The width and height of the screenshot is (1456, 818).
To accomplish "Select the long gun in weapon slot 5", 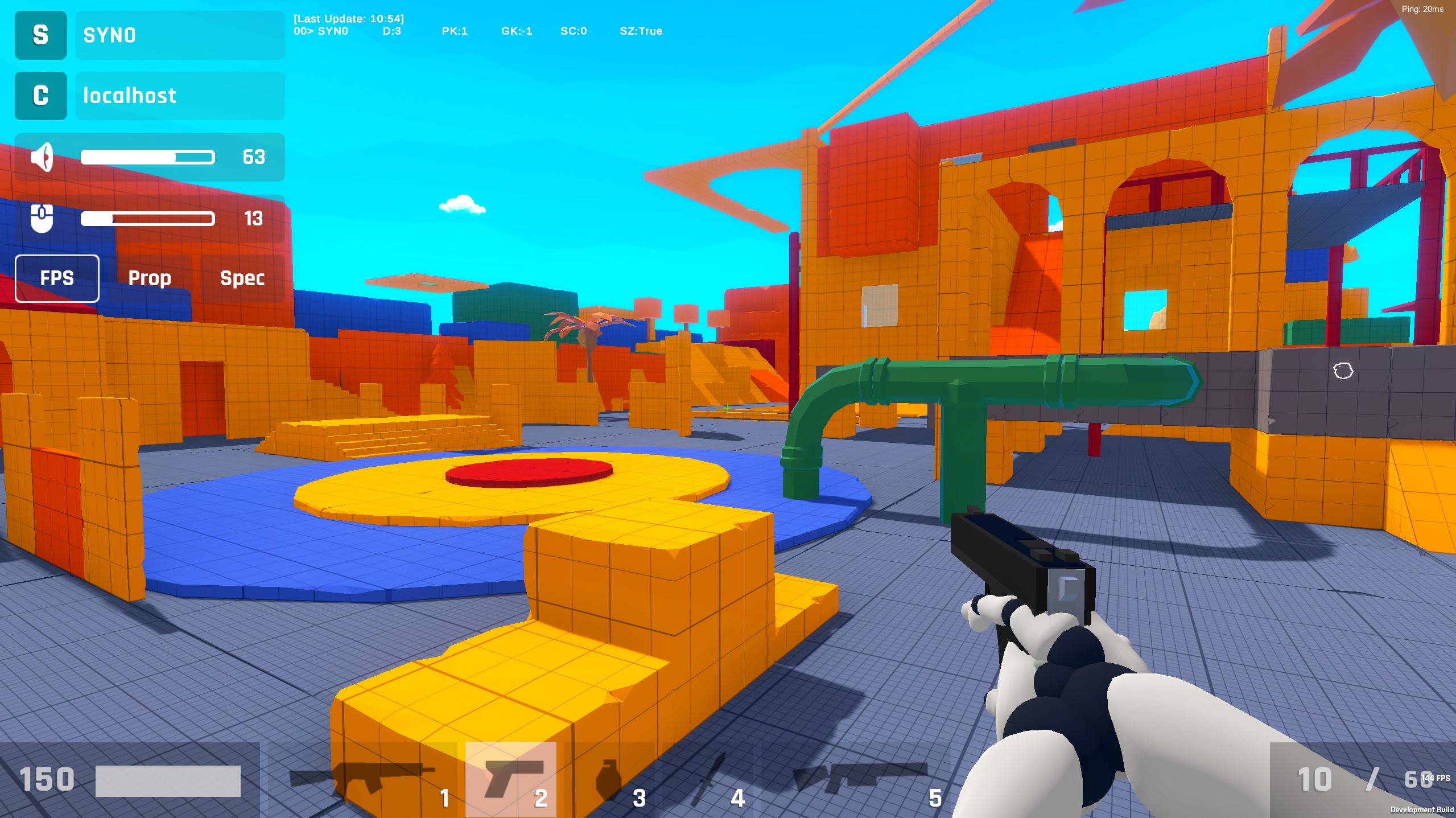I will point(859,780).
